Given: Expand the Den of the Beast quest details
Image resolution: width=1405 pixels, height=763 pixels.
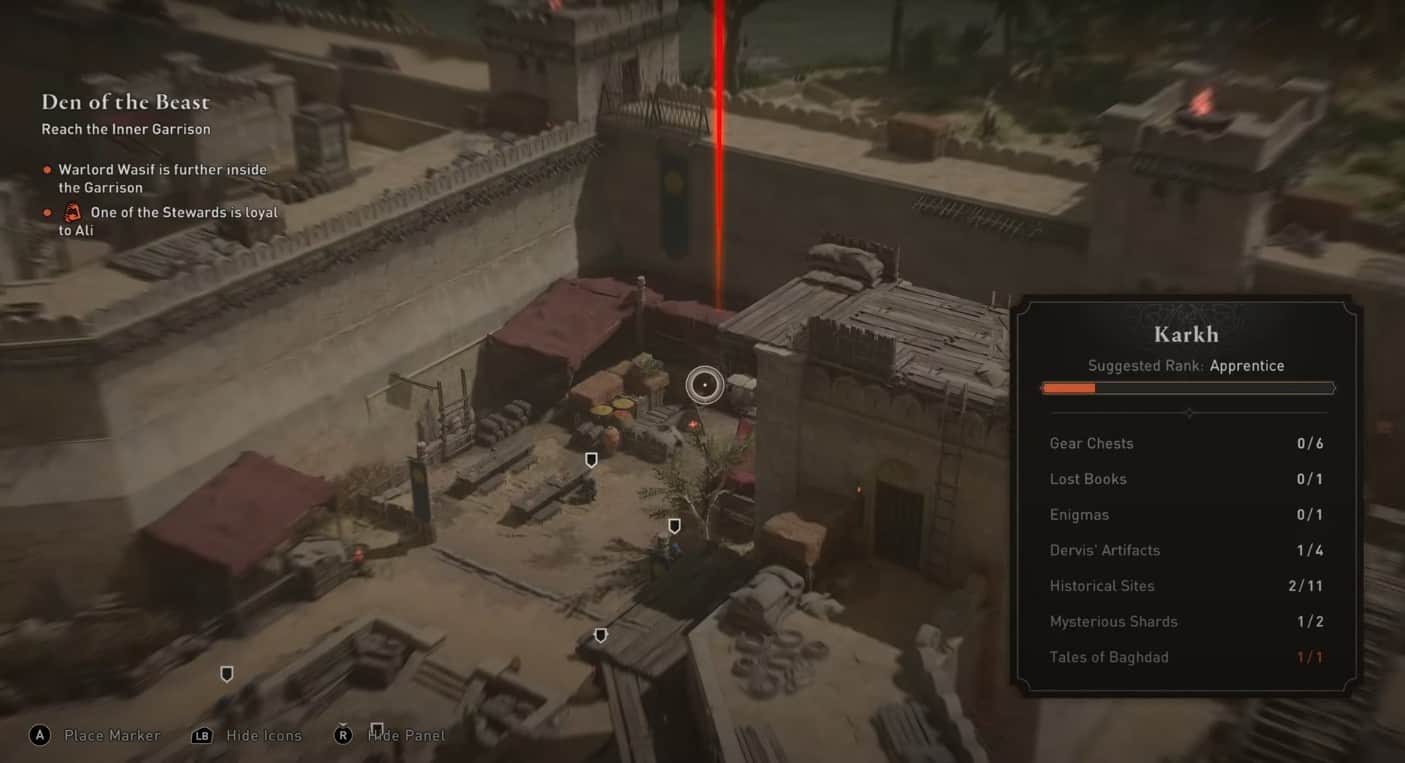Looking at the screenshot, I should click(125, 101).
